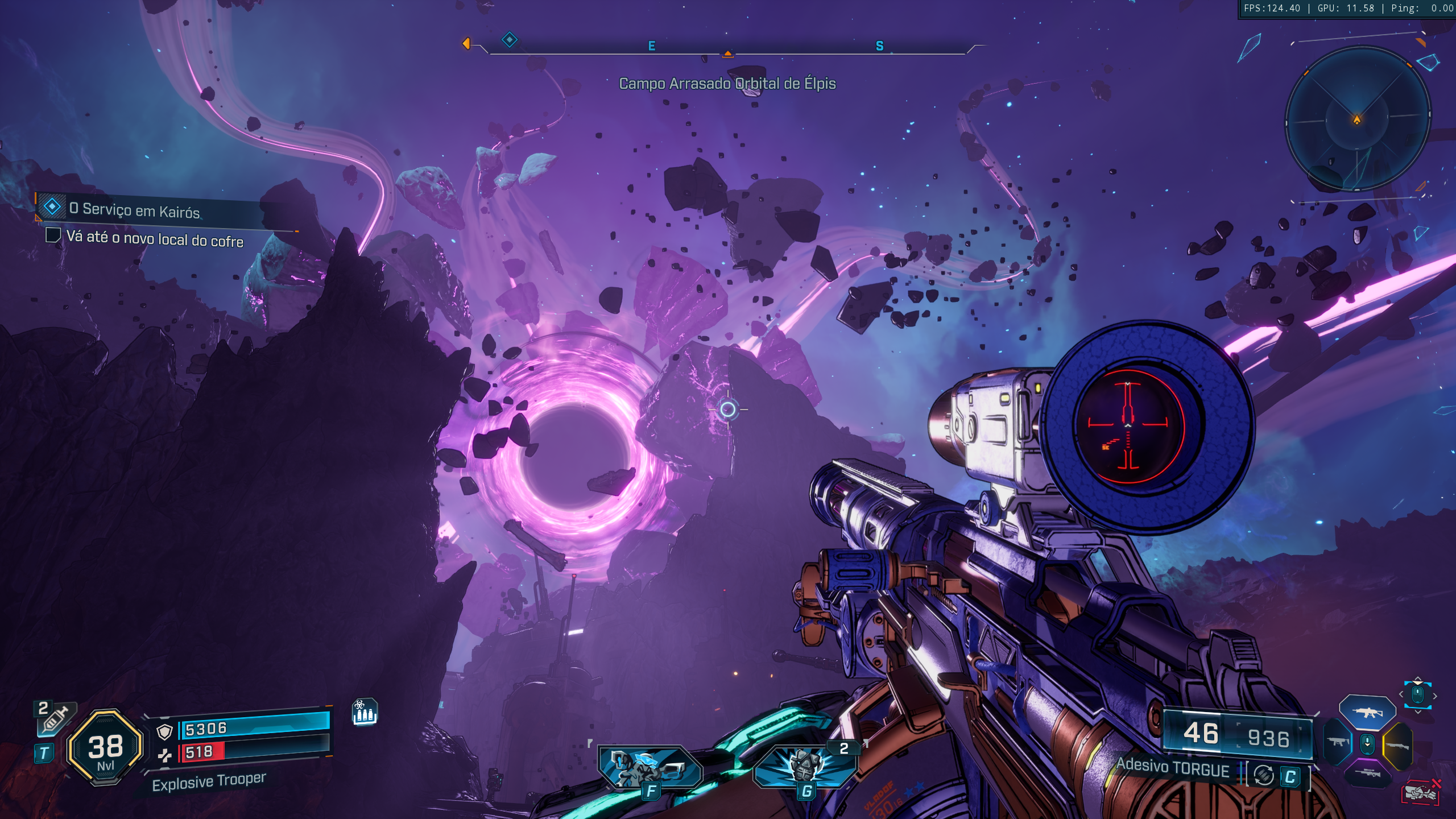This screenshot has width=1456, height=819.
Task: Select the O Serviço em Kairós quest tracker
Action: pyautogui.click(x=134, y=209)
